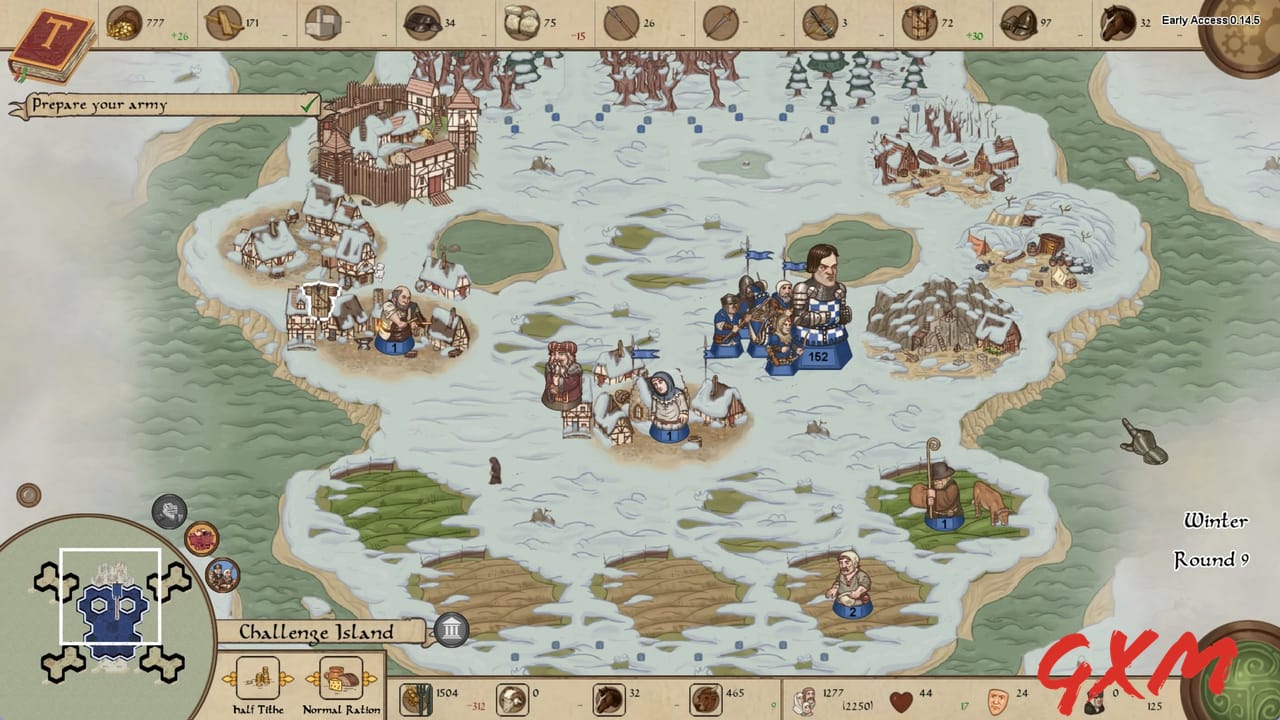1280x720 pixels.
Task: Click the red banner medallion circle
Action: pyautogui.click(x=201, y=537)
